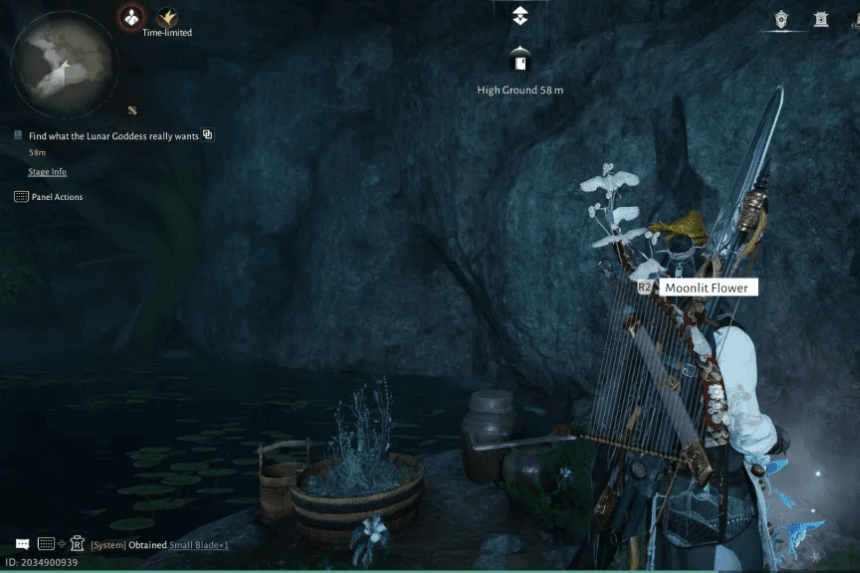Click the small satellite icon below the minimap
This screenshot has width=860, height=573.
pos(132,109)
